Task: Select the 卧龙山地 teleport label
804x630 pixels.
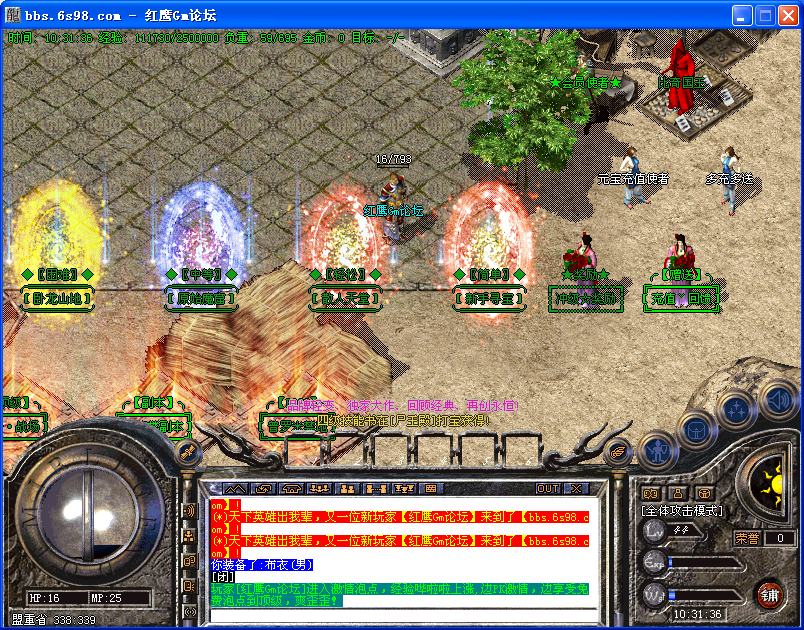Action: (57, 297)
